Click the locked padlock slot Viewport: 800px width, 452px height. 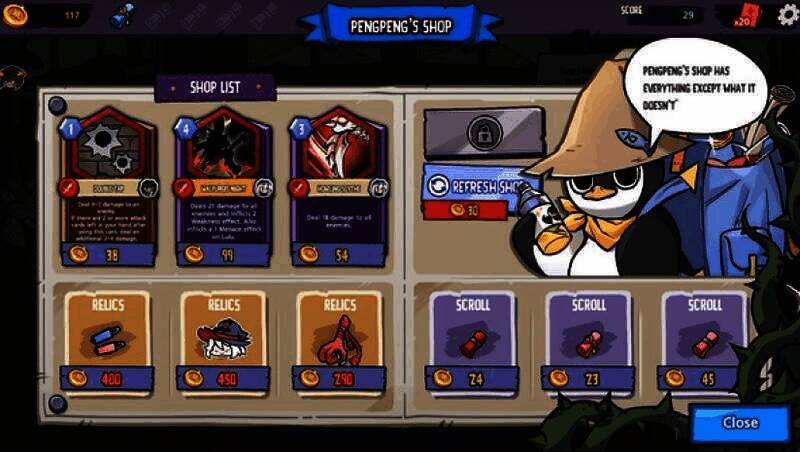[484, 132]
